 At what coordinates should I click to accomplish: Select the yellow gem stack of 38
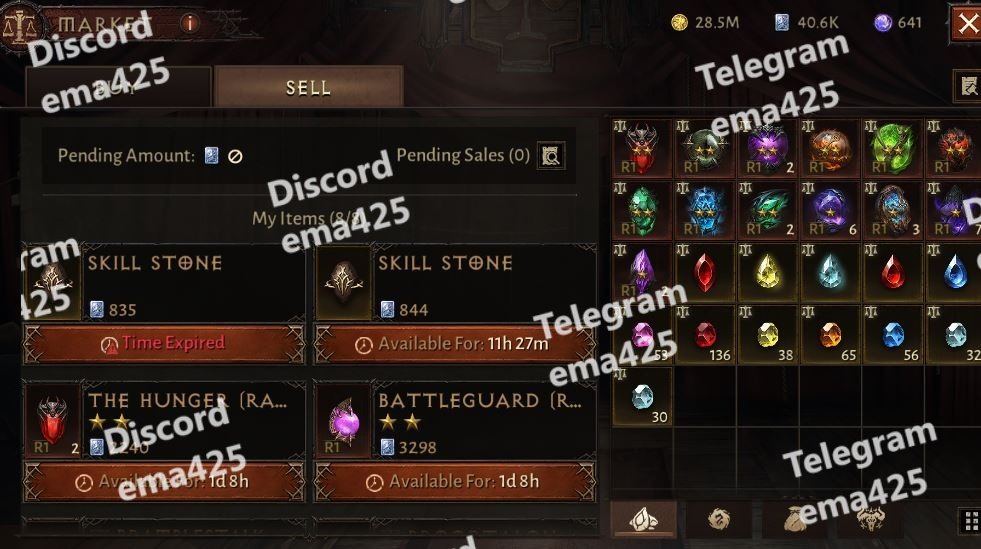(767, 335)
